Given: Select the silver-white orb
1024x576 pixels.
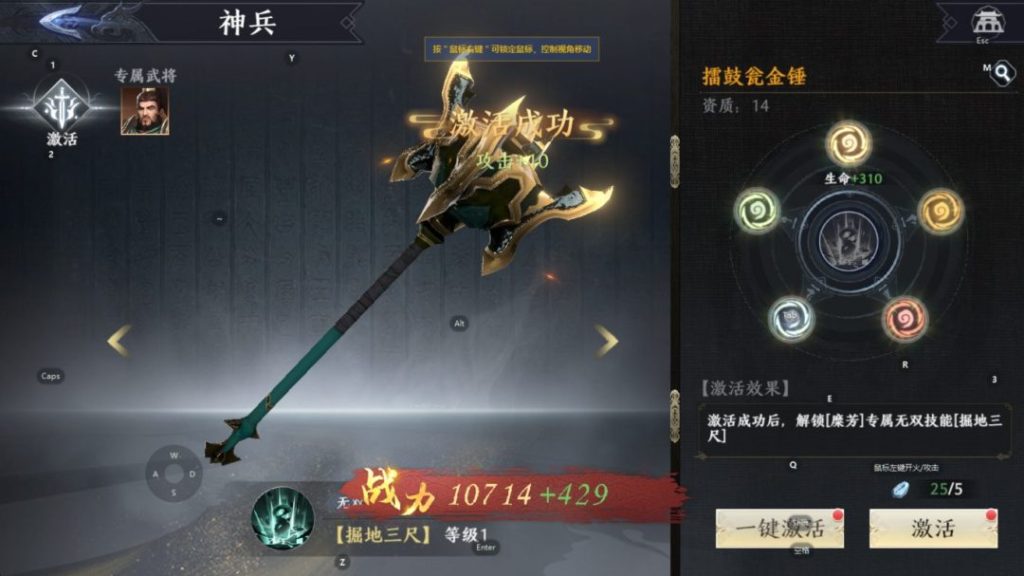Looking at the screenshot, I should tap(791, 318).
